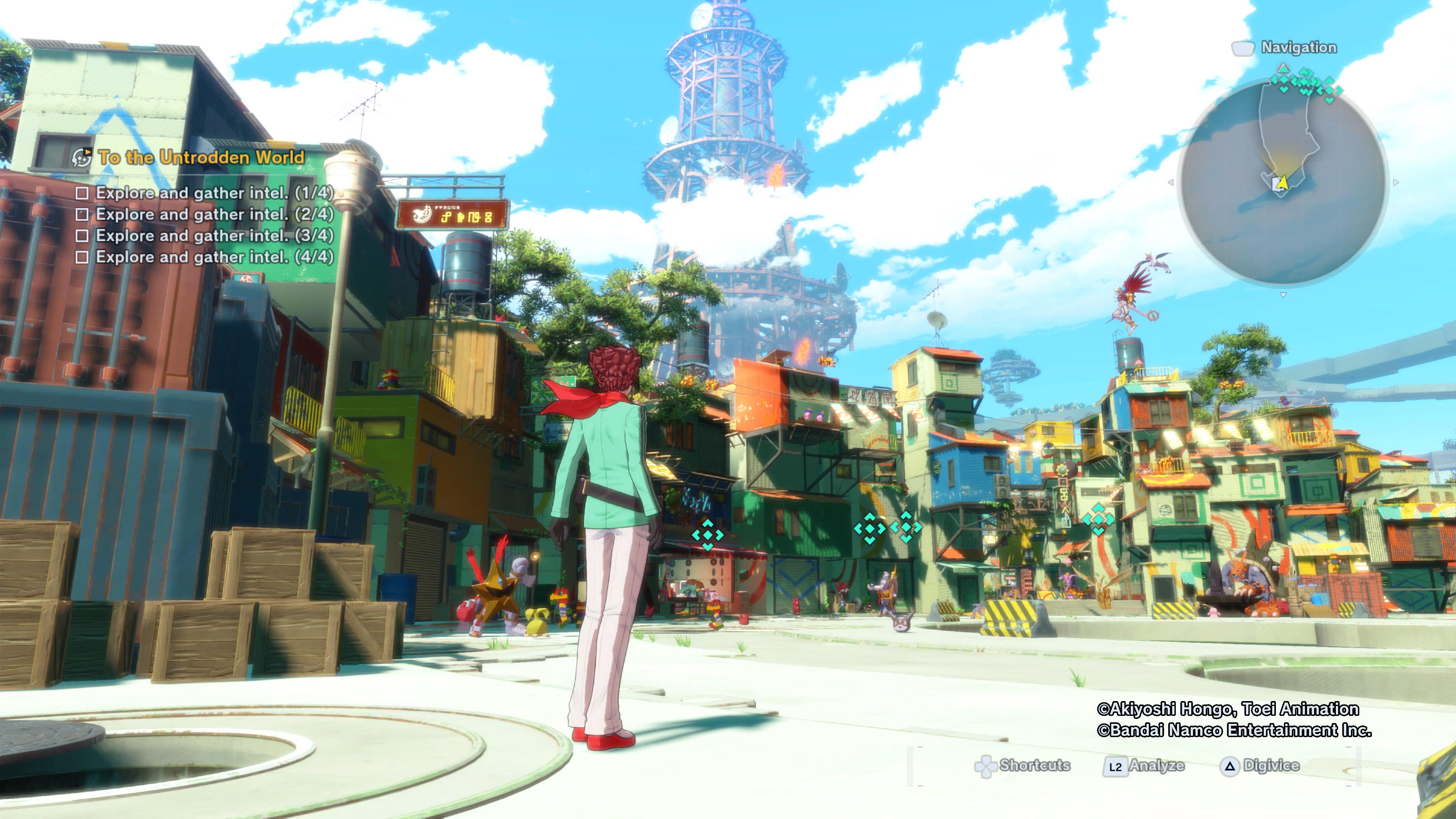Click the first 'Explore and gather intel. (1/4)' objective
Screen dimensions: 1456x819
point(214,193)
